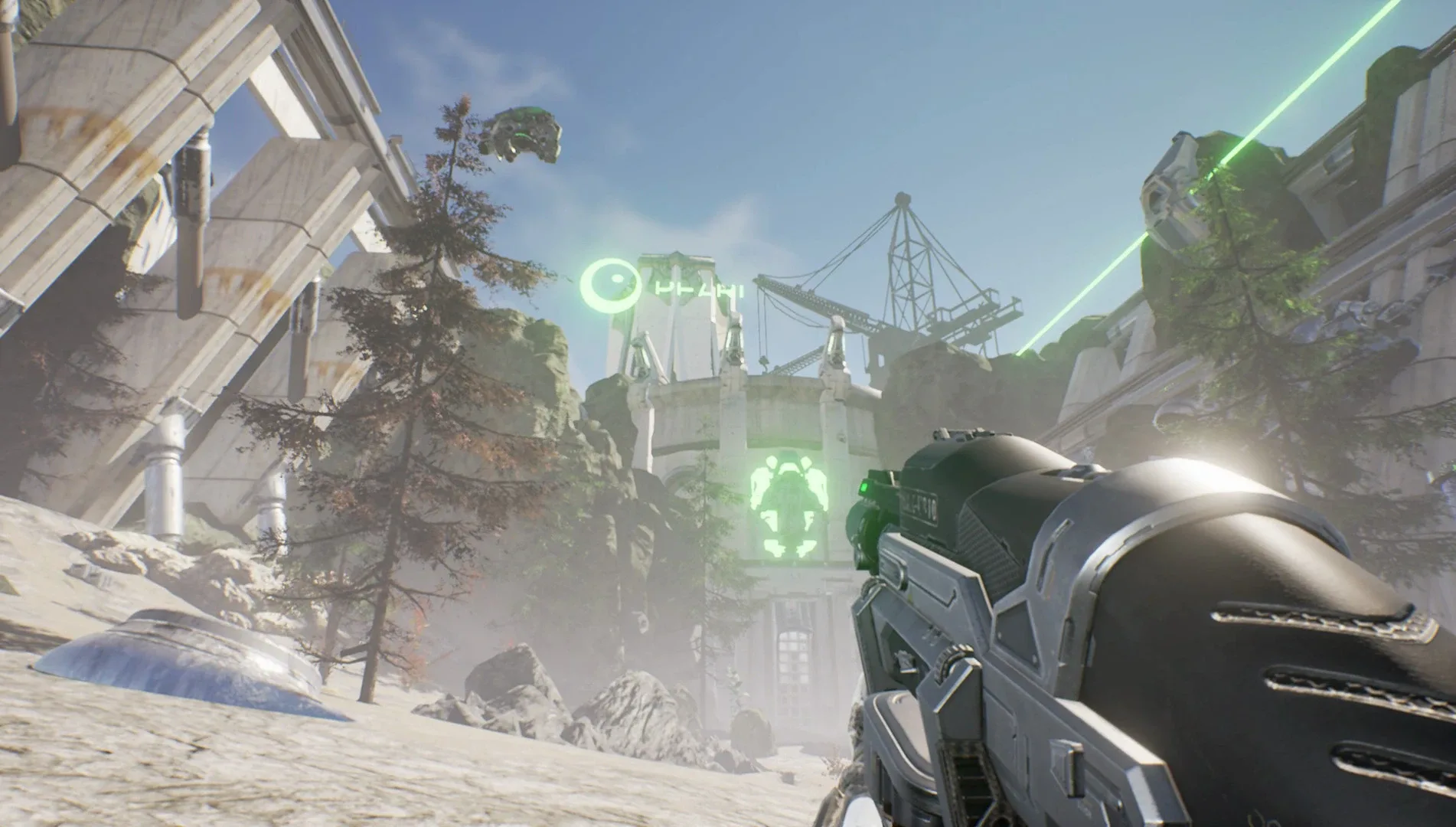Click the green circular waypoint marker
This screenshot has height=827, width=1456.
coord(611,286)
